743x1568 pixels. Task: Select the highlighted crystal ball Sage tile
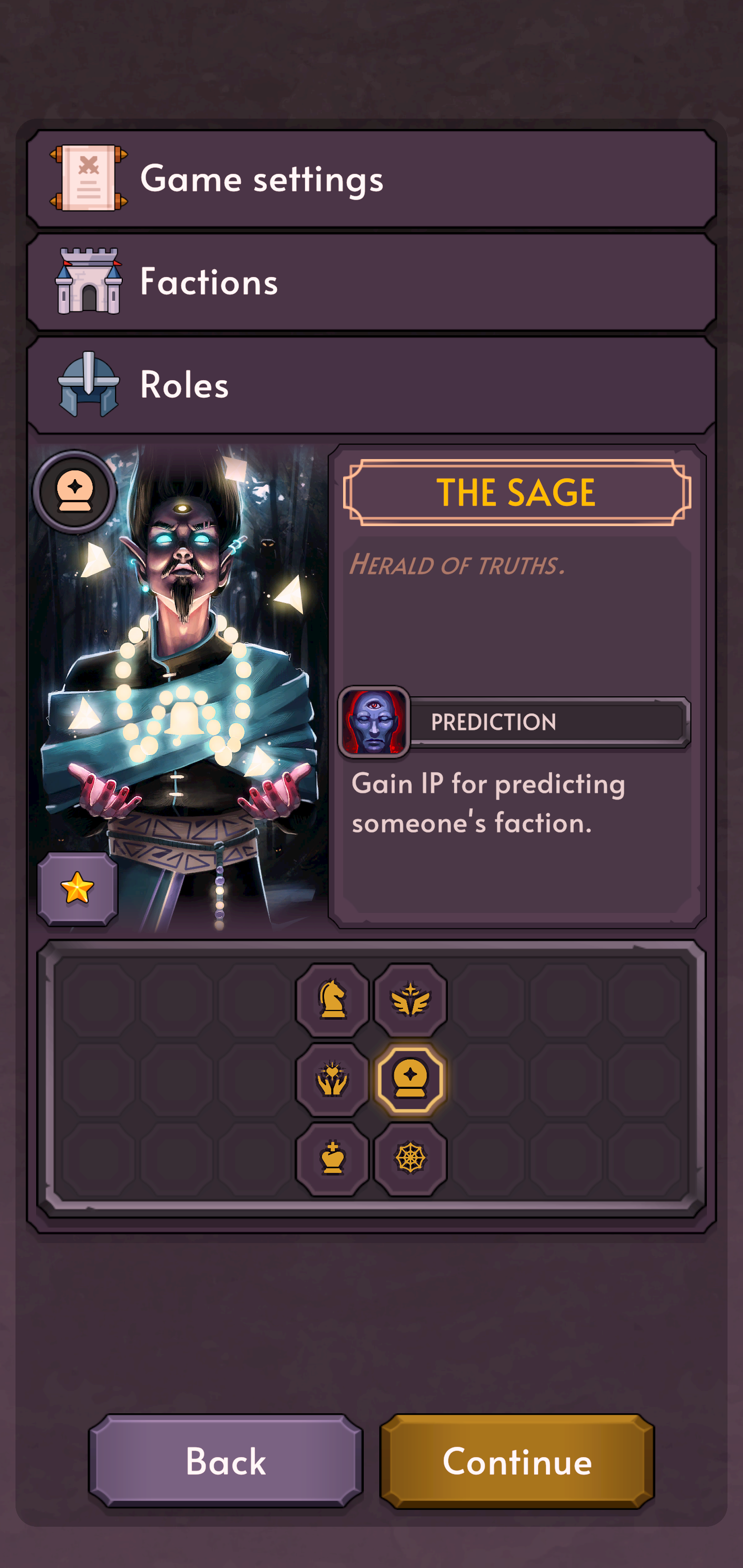pyautogui.click(x=411, y=1079)
